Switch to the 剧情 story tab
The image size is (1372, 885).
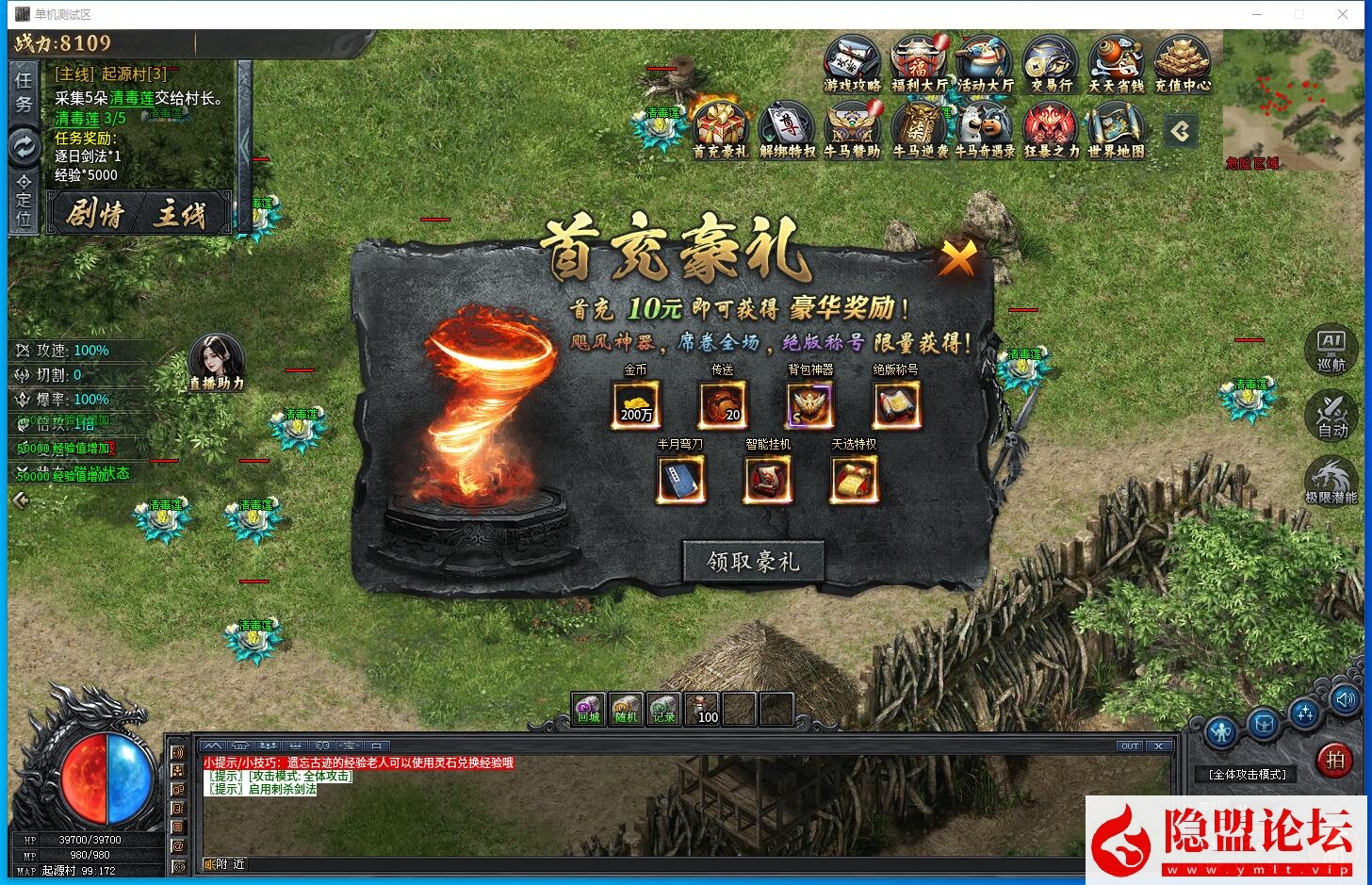[x=94, y=211]
